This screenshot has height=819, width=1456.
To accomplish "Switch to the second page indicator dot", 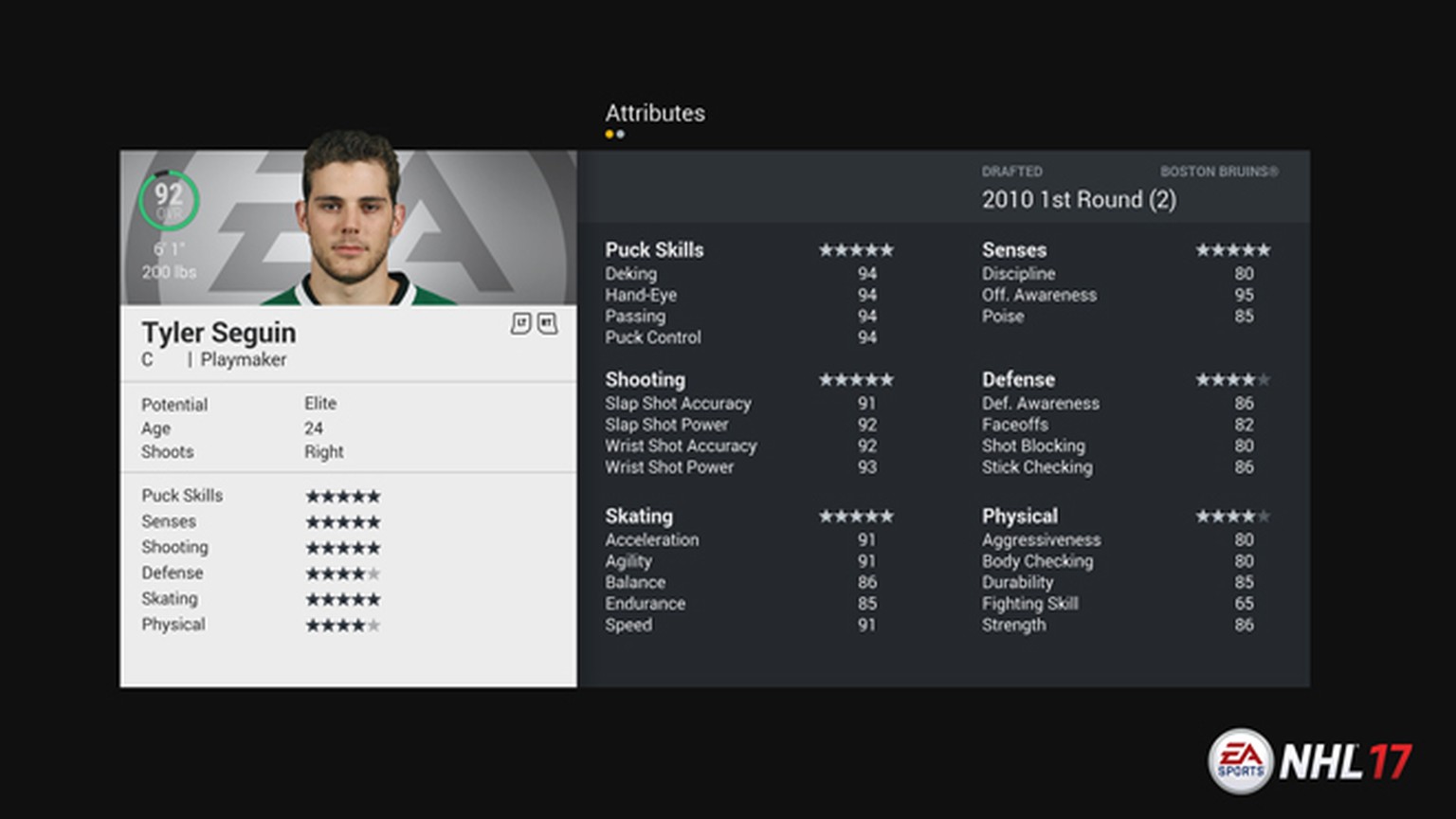I will click(x=621, y=135).
